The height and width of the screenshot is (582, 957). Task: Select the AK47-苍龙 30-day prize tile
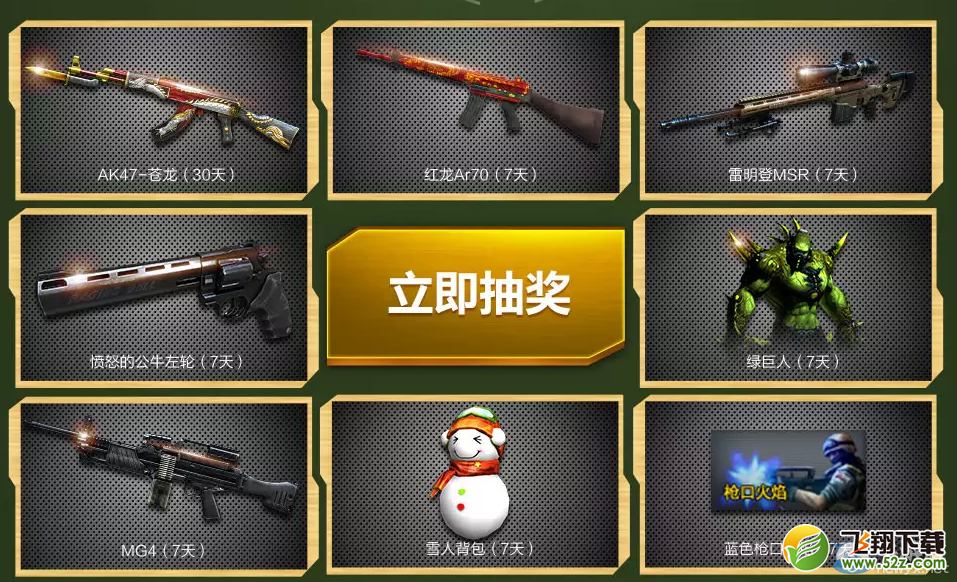[x=165, y=110]
